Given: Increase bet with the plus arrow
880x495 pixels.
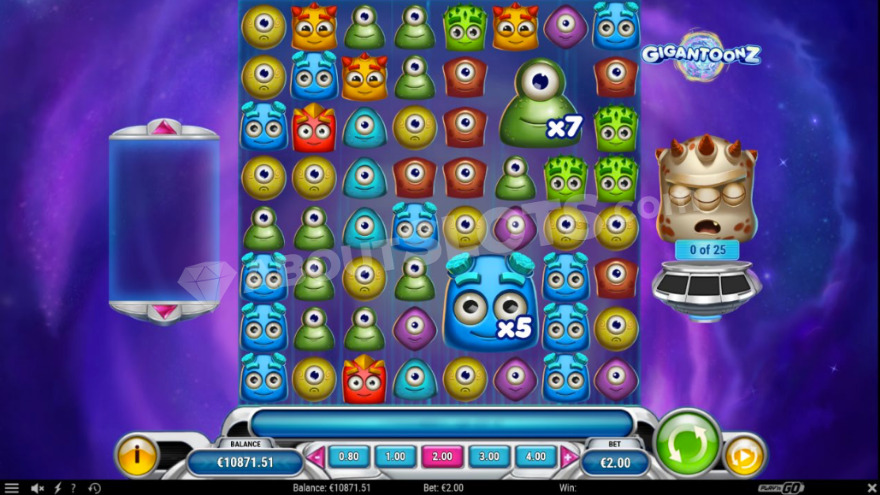Looking at the screenshot, I should pyautogui.click(x=568, y=457).
